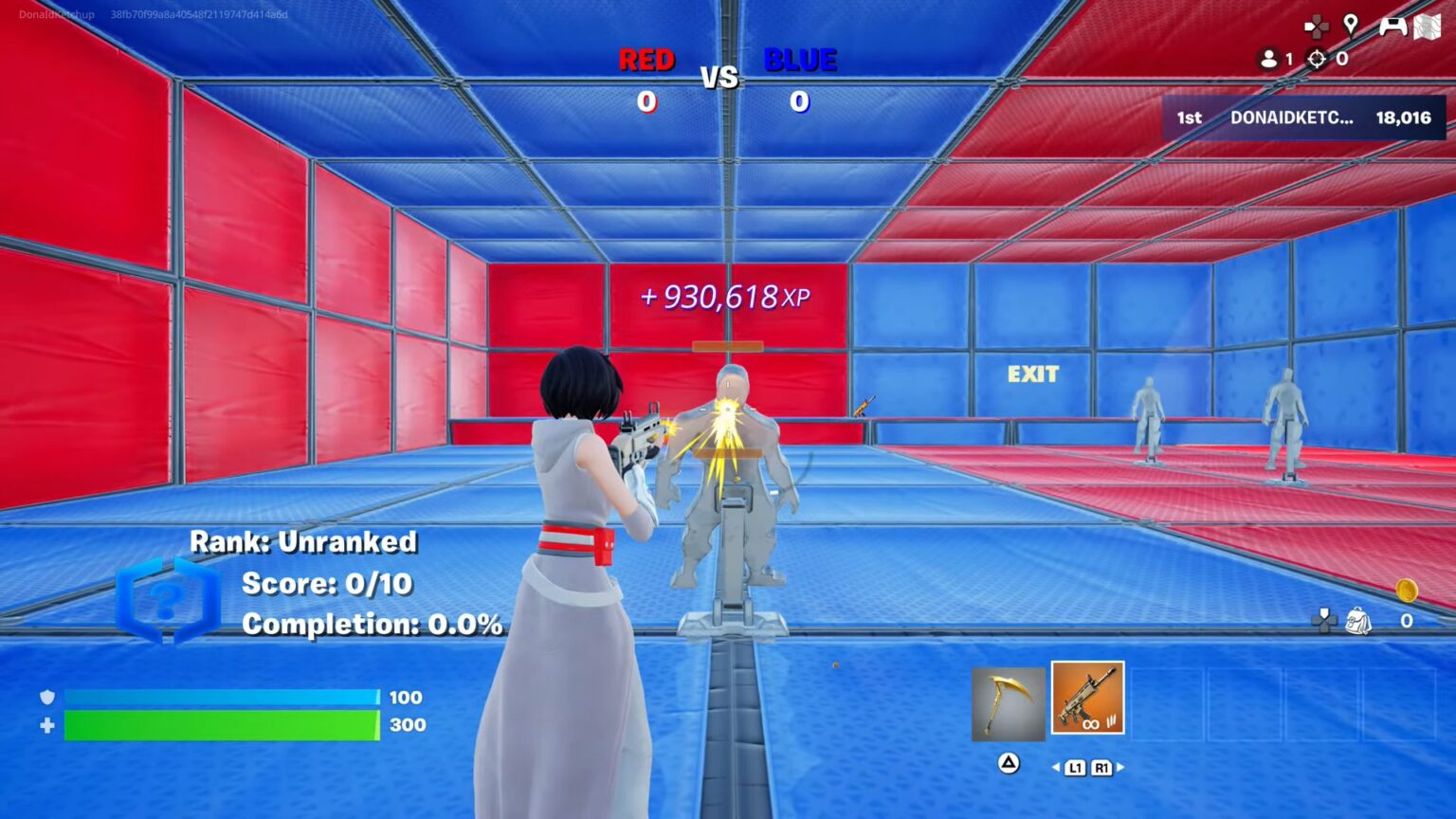The image size is (1456, 819).
Task: Click the map marker pin icon
Action: (x=1351, y=25)
